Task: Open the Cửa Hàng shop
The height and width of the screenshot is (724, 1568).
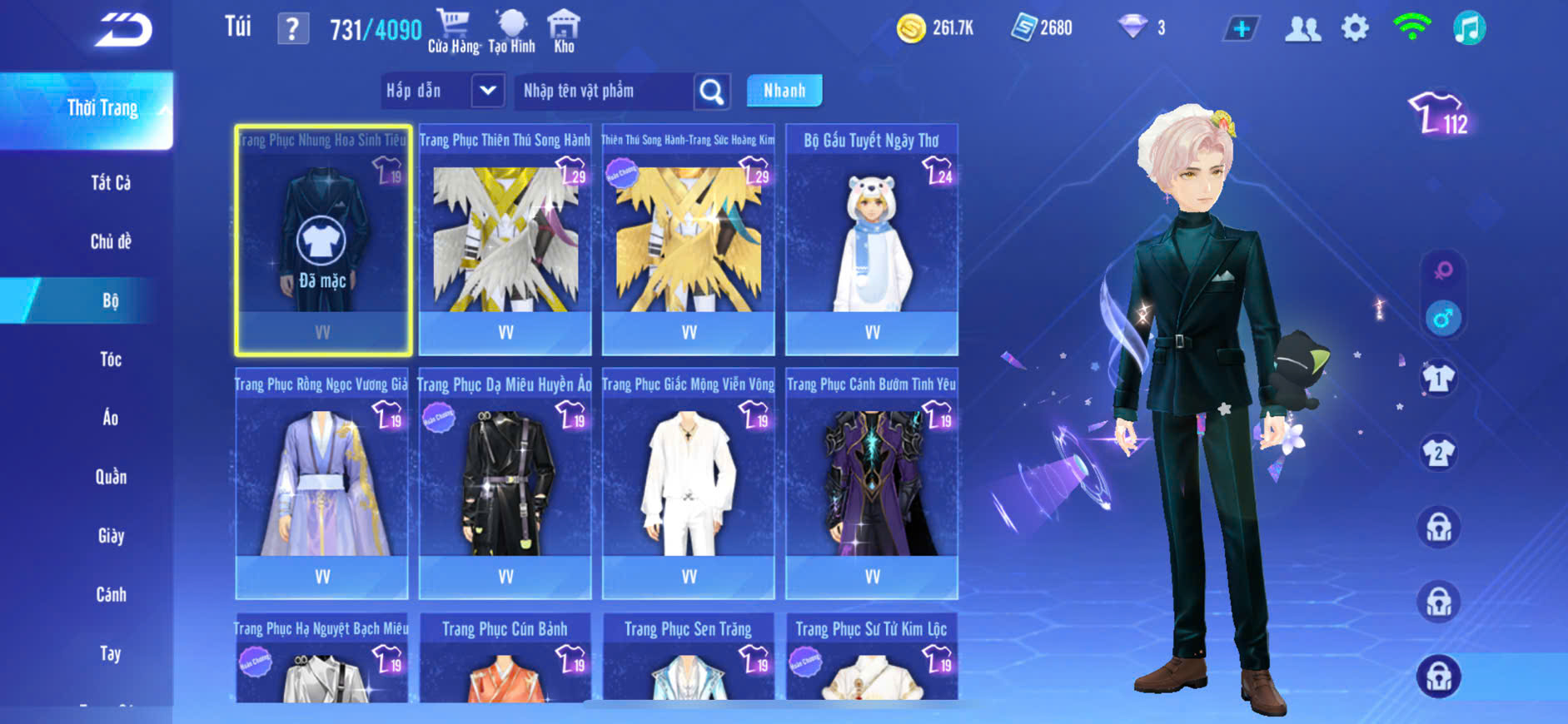Action: [x=453, y=31]
